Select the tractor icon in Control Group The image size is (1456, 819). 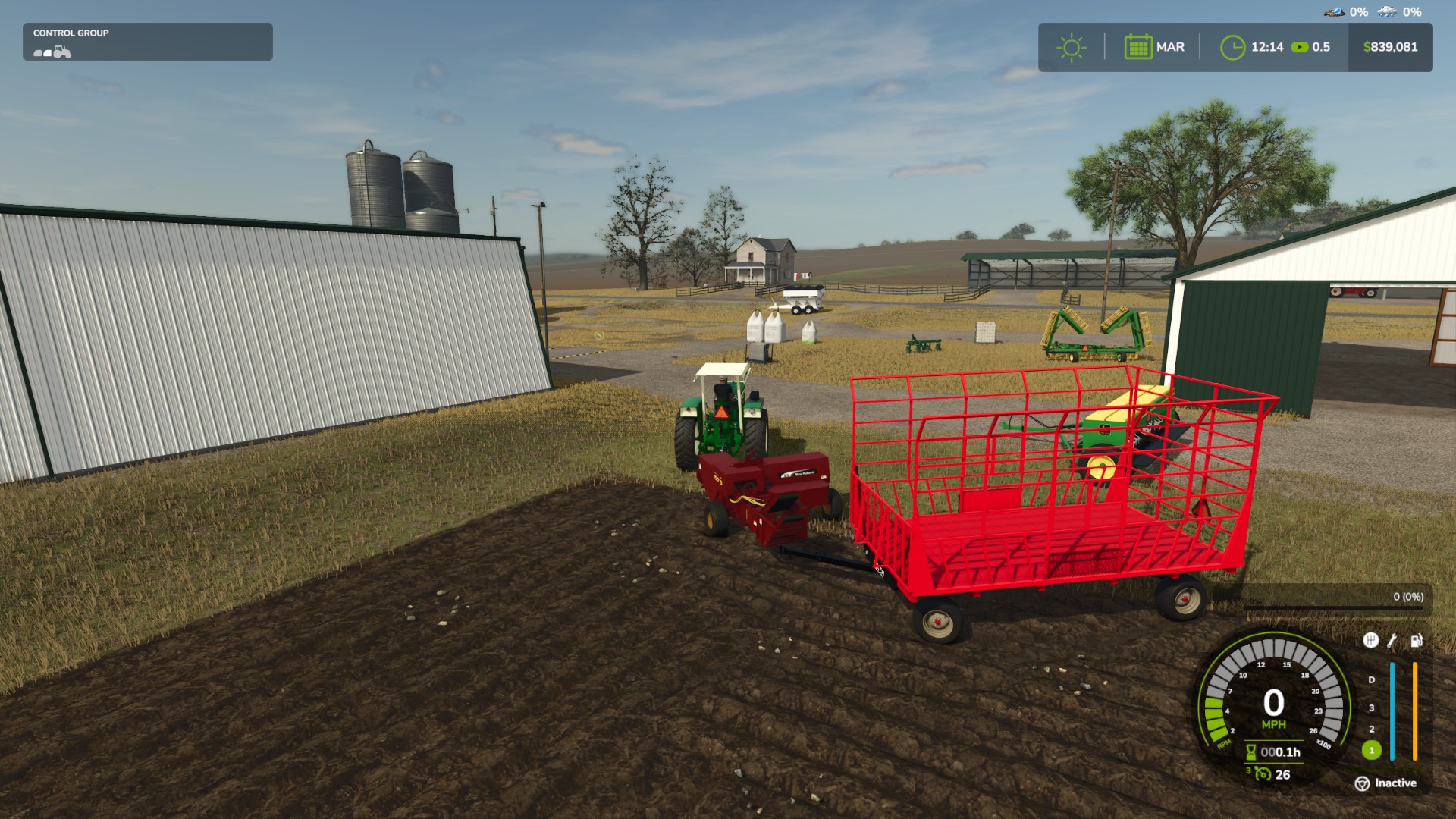pos(62,52)
